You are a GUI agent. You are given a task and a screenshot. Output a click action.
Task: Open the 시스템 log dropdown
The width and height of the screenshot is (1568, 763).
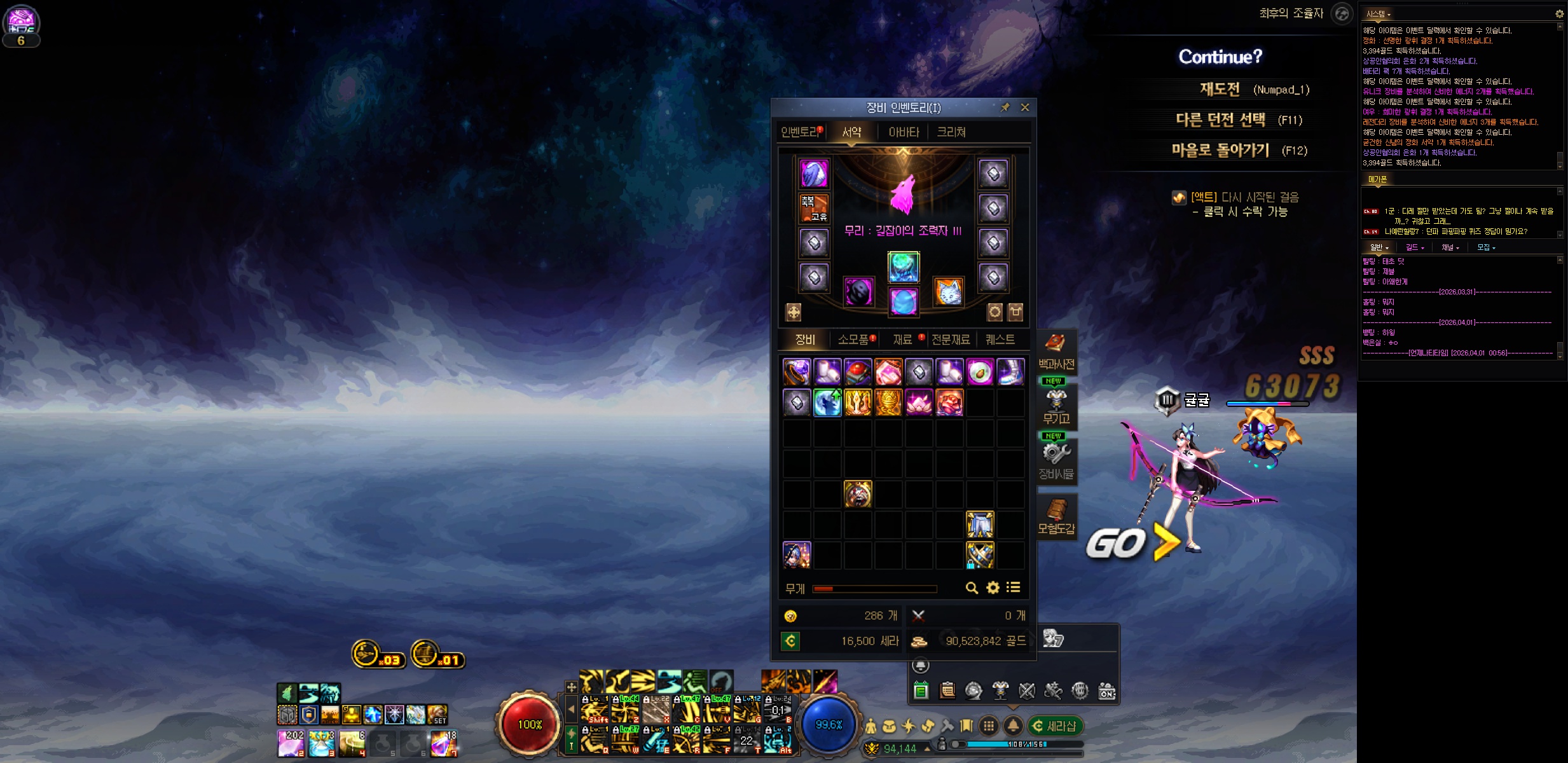[x=1378, y=14]
